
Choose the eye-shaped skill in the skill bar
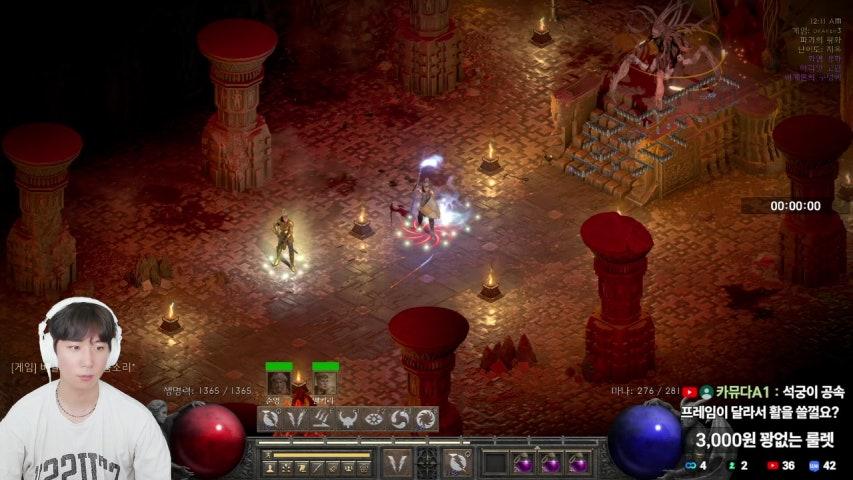pos(374,419)
